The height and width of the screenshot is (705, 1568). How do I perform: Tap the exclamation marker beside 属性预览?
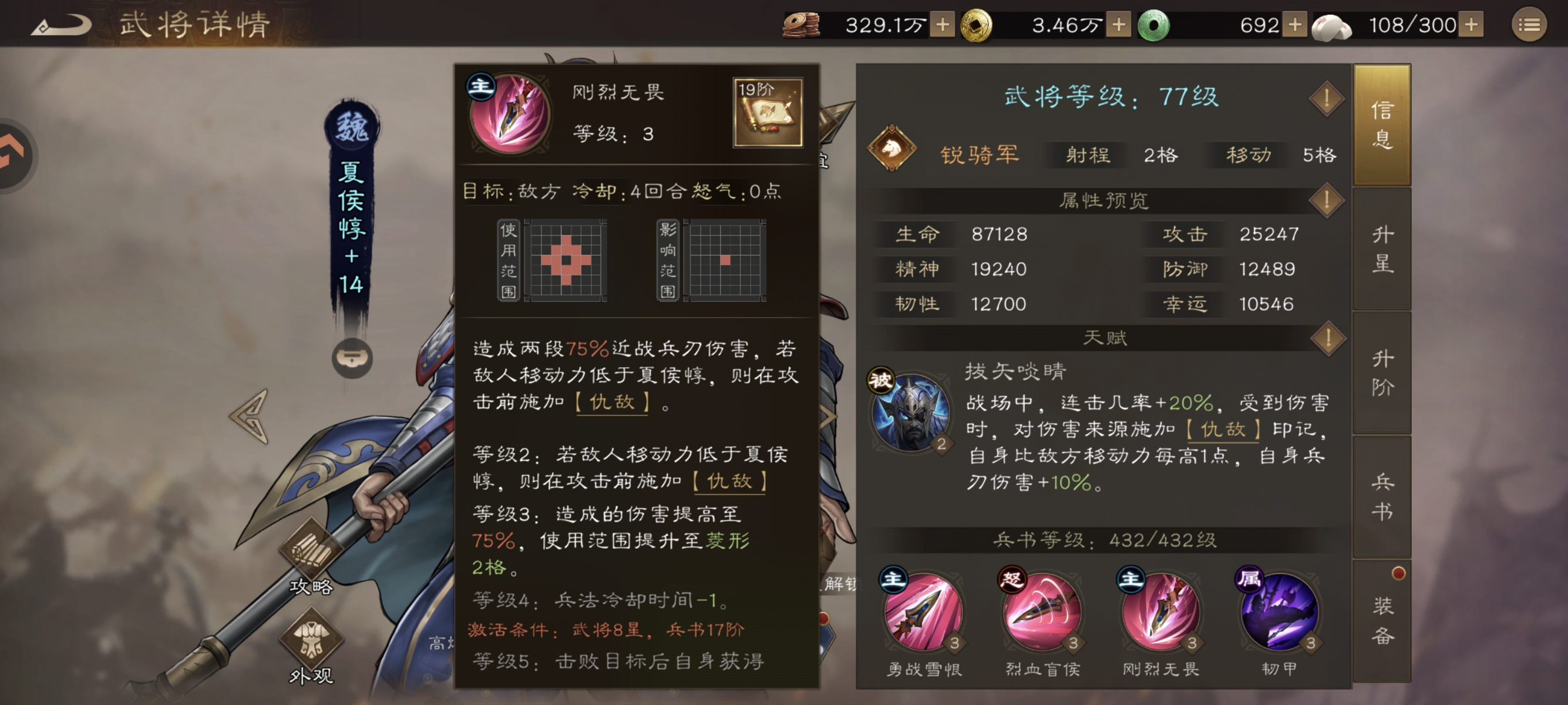point(1327,200)
